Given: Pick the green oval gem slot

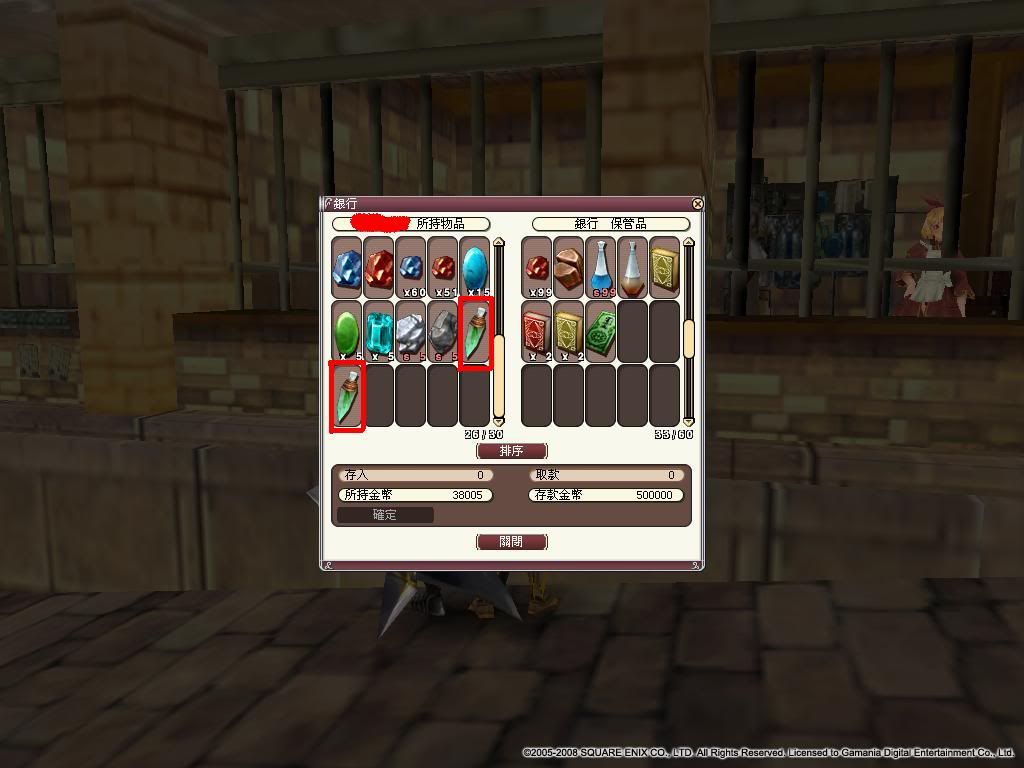Looking at the screenshot, I should click(347, 331).
